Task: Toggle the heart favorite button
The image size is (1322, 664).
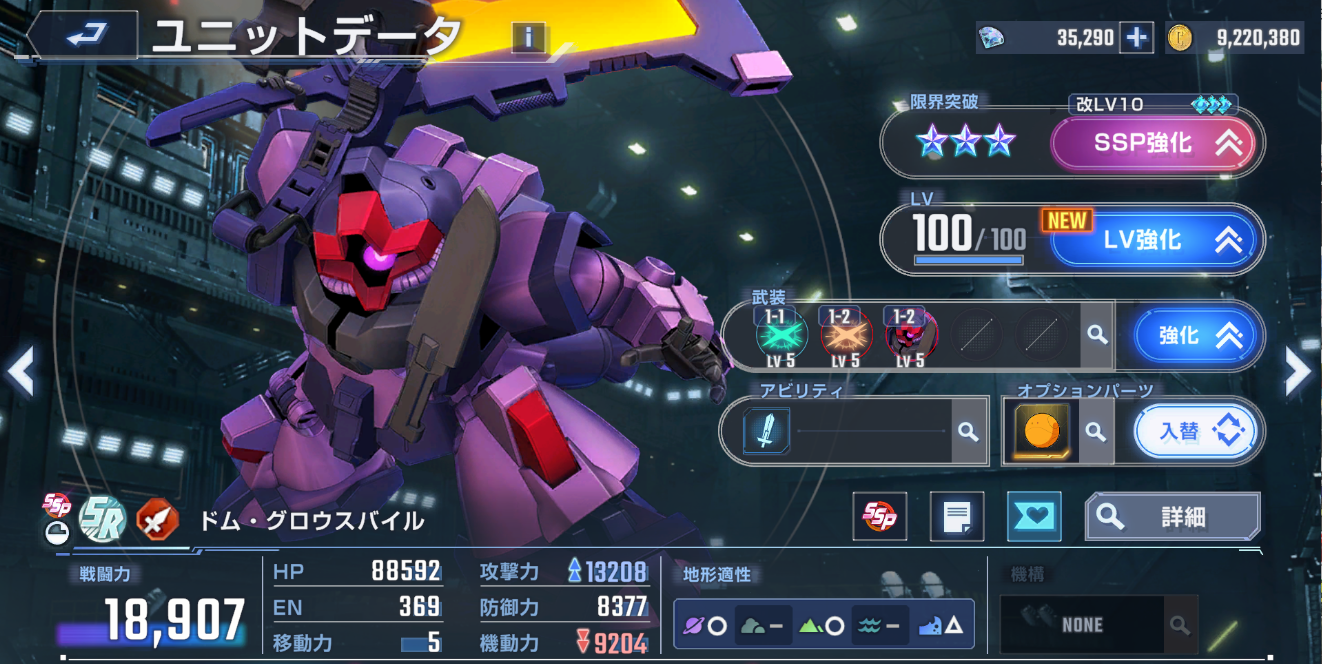Action: [x=1033, y=516]
